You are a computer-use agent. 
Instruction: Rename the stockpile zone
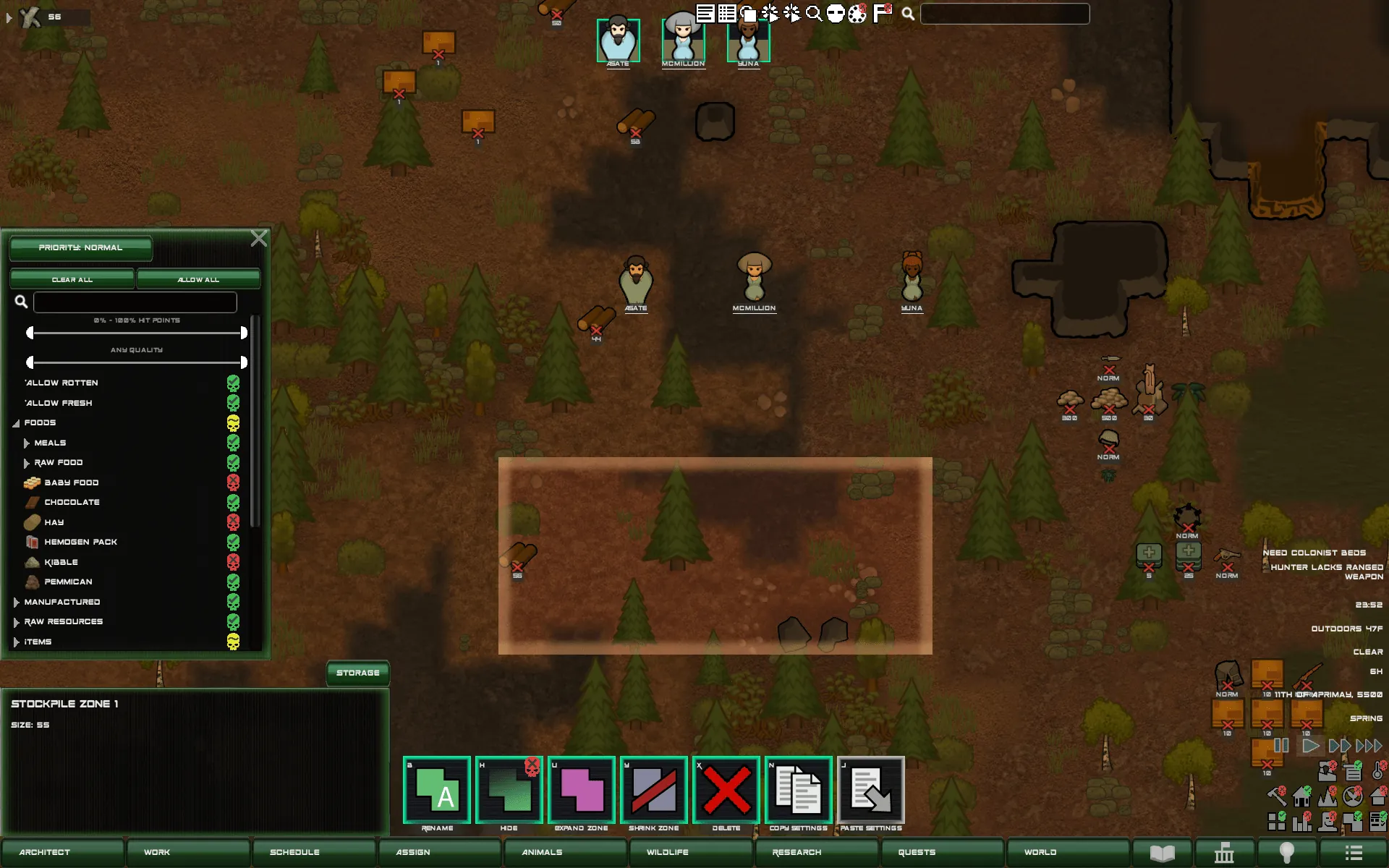437,790
